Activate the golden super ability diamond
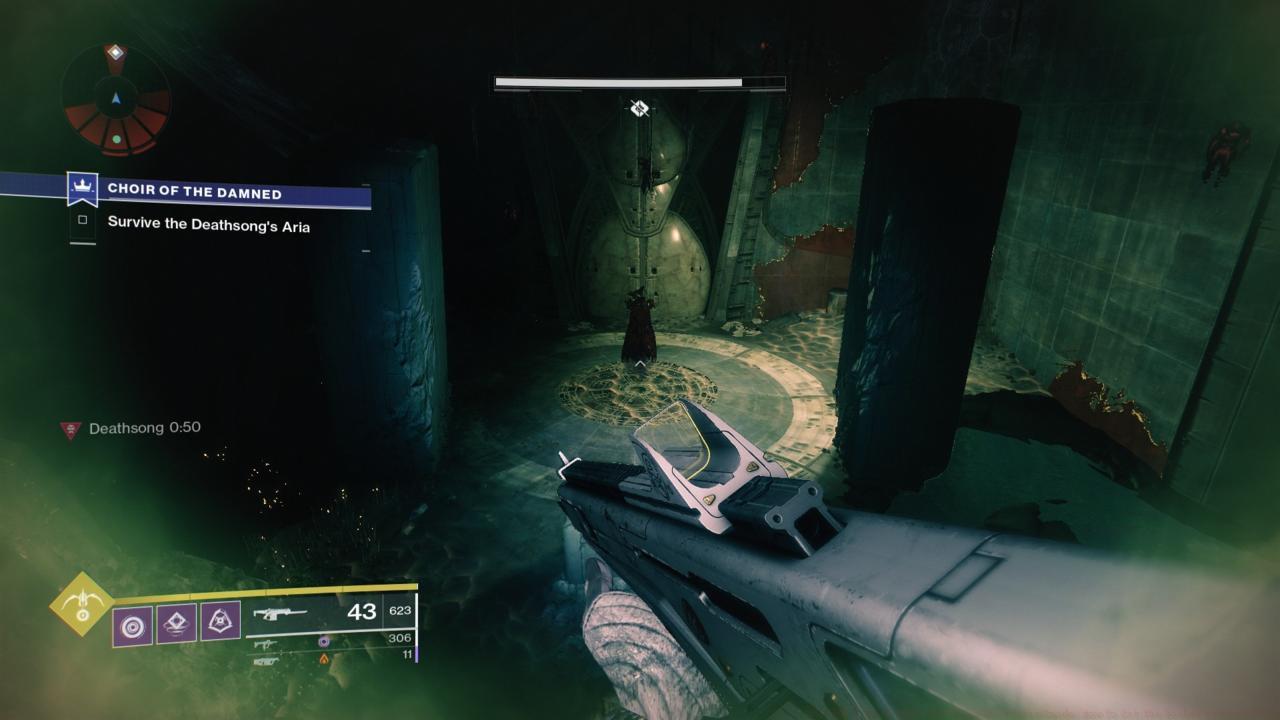The width and height of the screenshot is (1280, 720). pos(81,603)
